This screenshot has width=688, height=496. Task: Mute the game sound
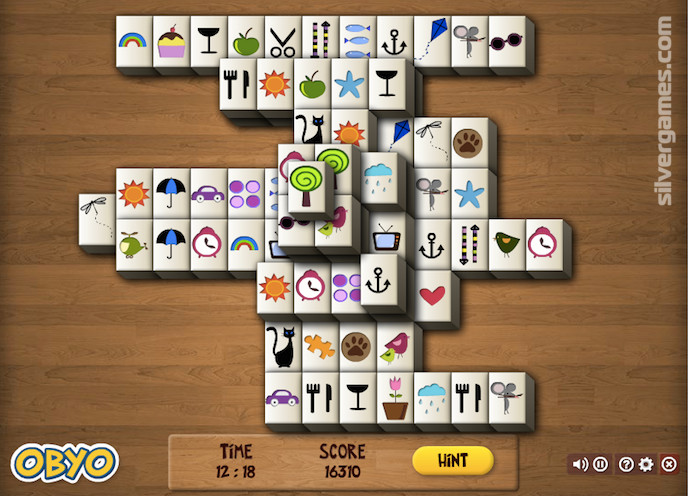(x=579, y=464)
